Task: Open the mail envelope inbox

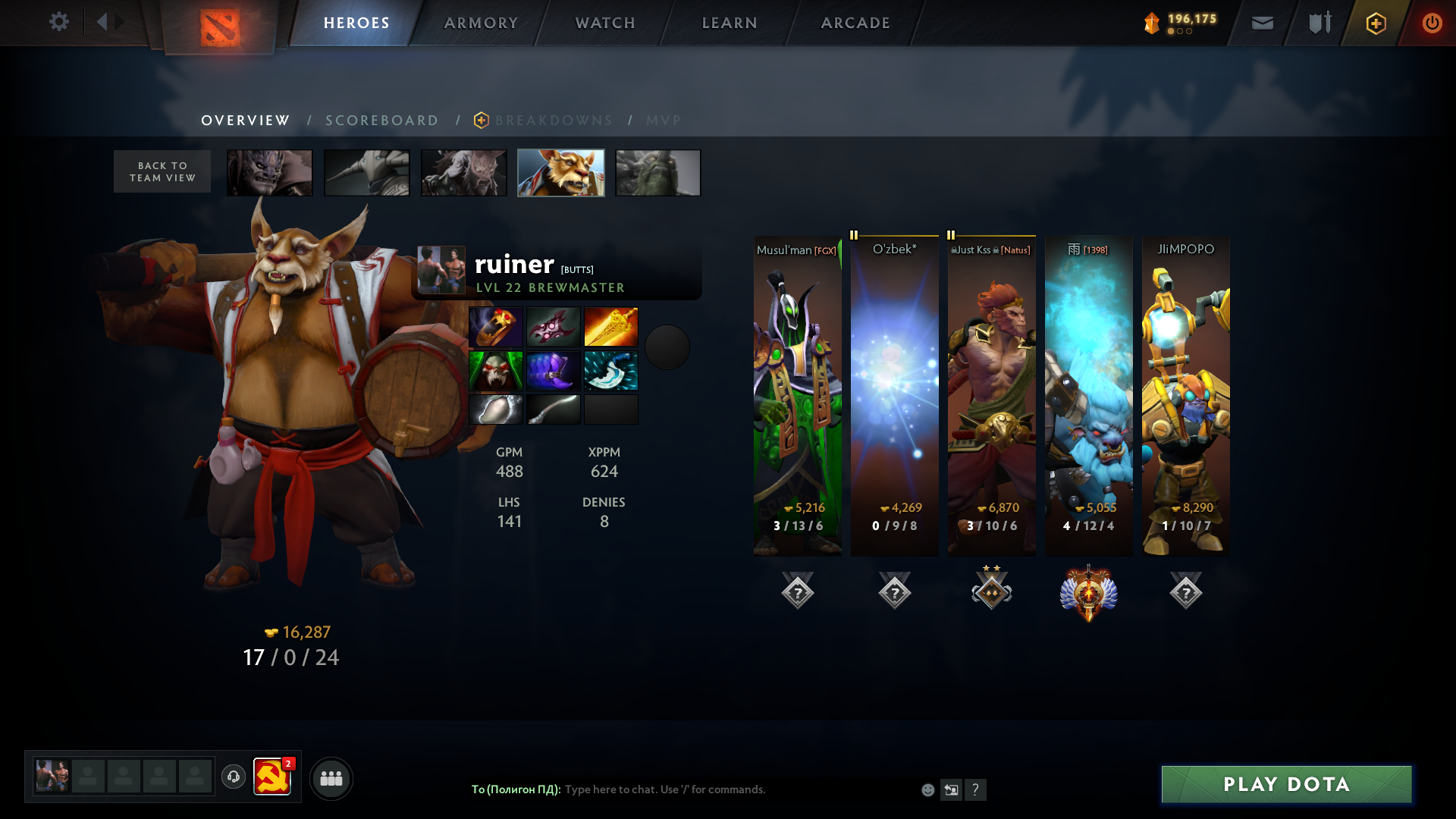Action: (1263, 24)
